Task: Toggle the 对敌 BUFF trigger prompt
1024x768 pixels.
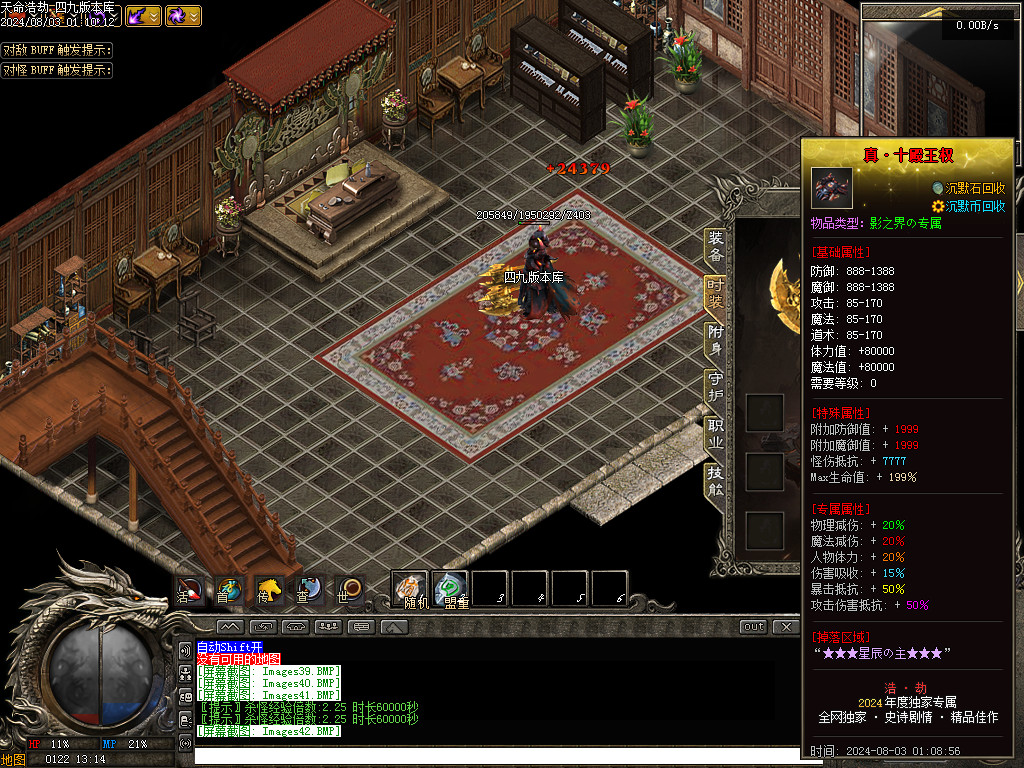Action: [x=56, y=50]
